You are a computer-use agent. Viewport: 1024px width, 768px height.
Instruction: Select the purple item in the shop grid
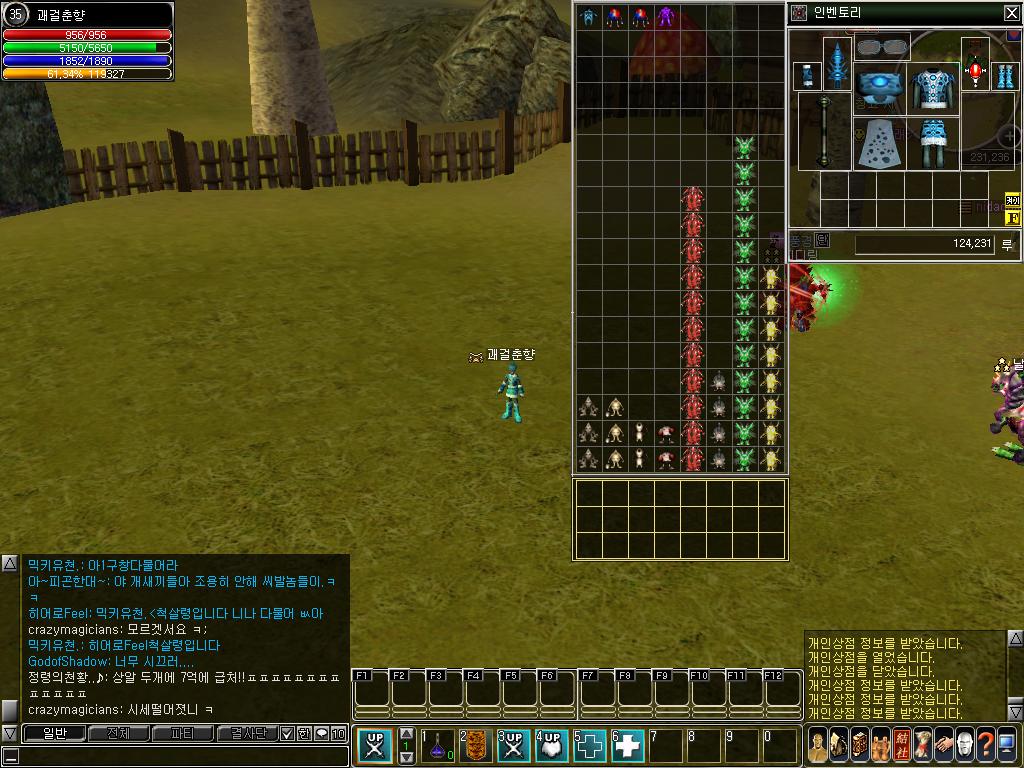coord(665,17)
